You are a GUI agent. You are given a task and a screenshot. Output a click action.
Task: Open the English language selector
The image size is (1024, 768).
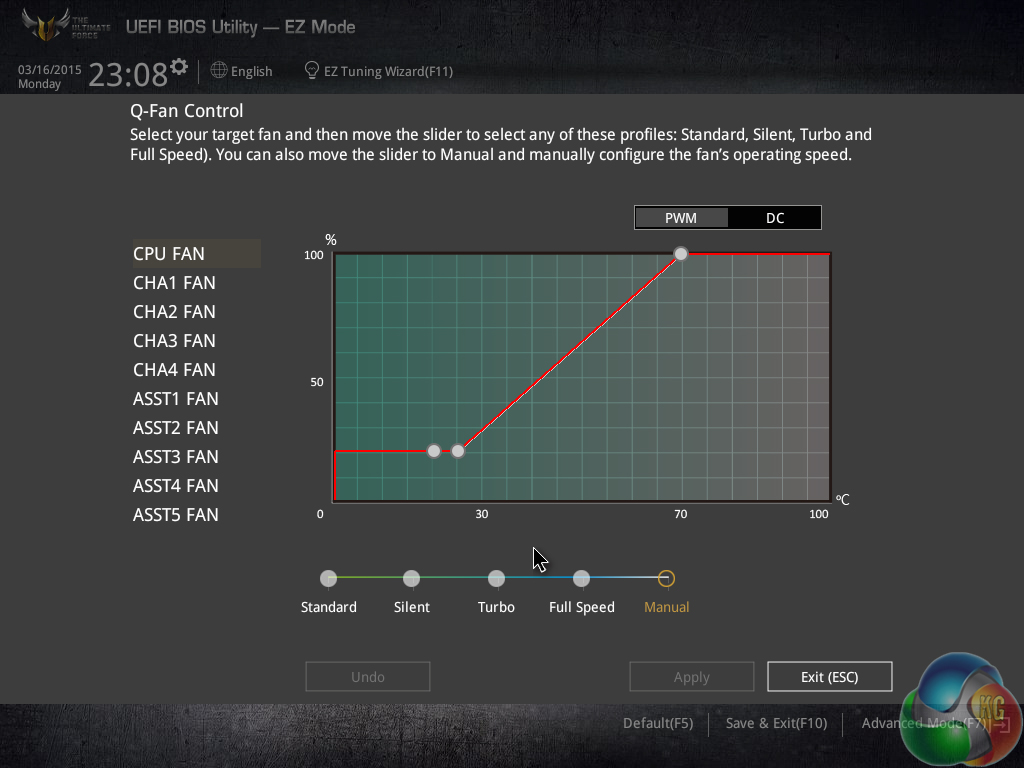point(242,71)
